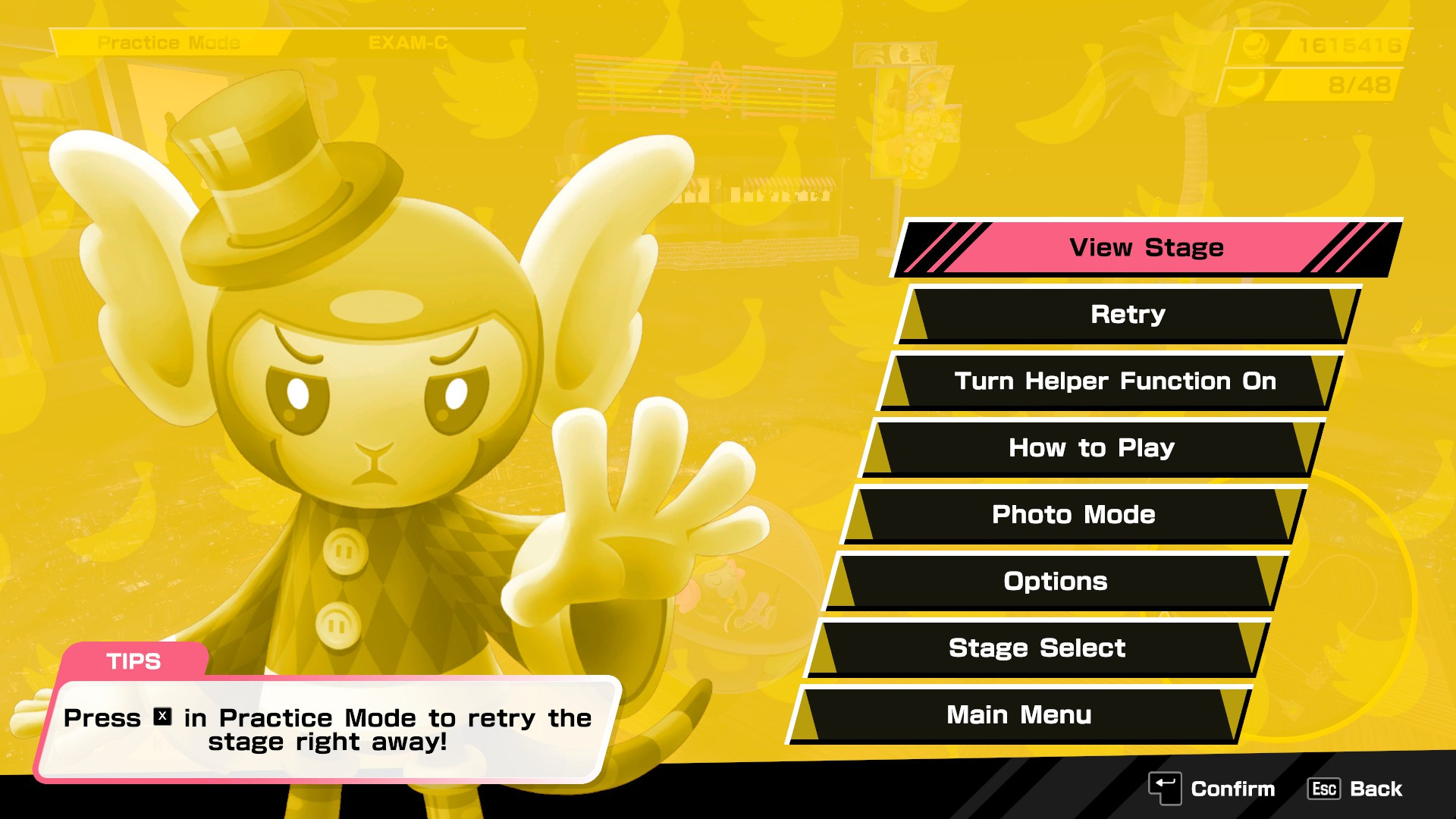Viewport: 1456px width, 819px height.
Task: Click the banana collection counter icon
Action: (1246, 83)
